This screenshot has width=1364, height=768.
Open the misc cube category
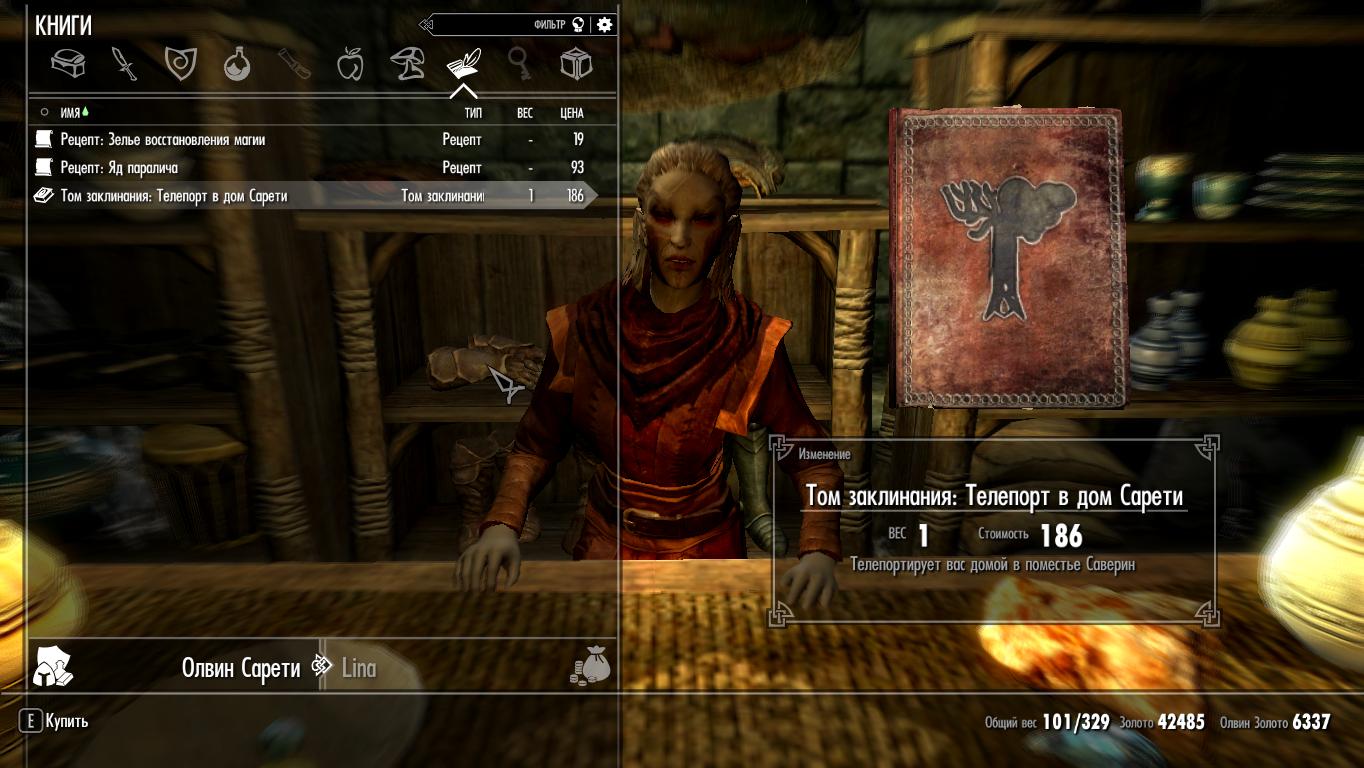[576, 64]
